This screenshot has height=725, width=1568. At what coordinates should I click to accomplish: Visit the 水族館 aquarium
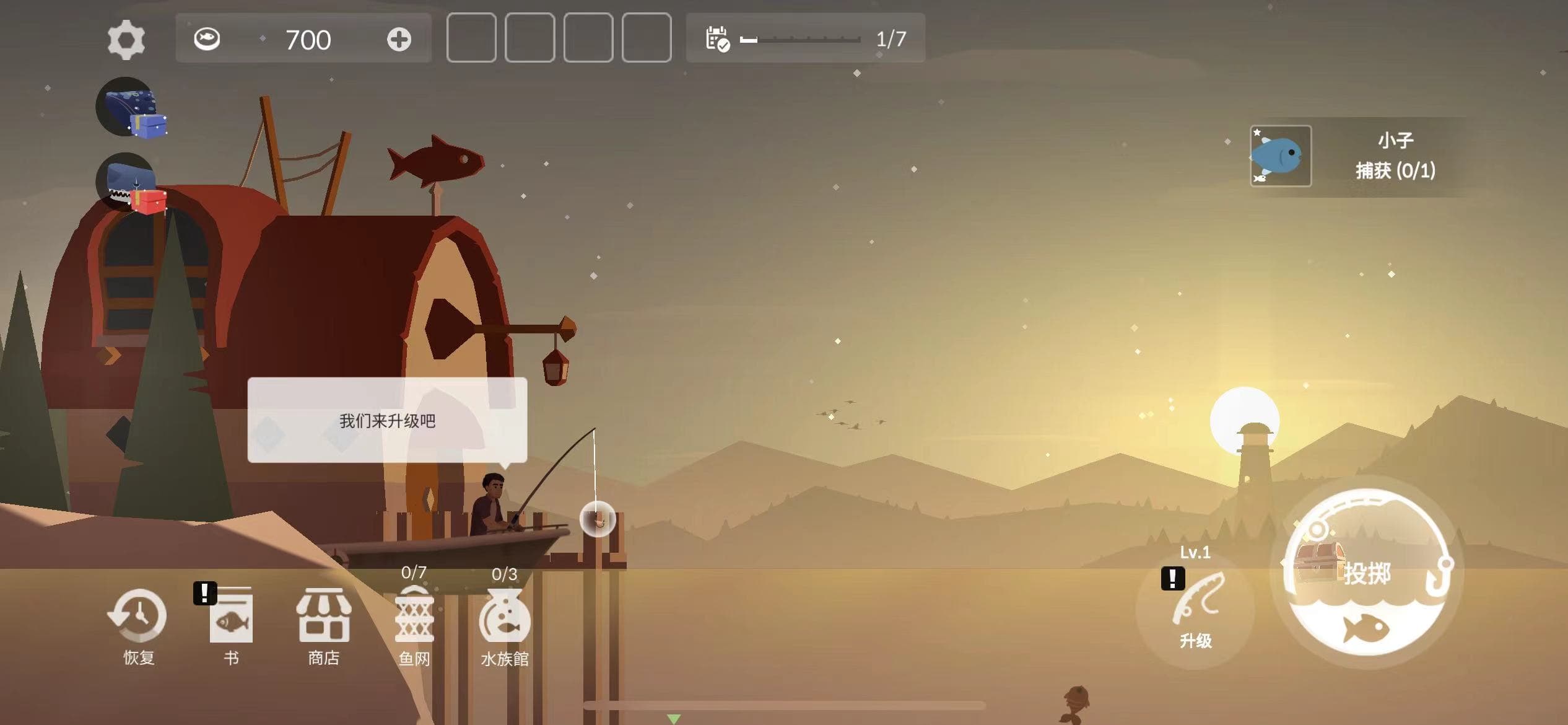click(x=505, y=626)
